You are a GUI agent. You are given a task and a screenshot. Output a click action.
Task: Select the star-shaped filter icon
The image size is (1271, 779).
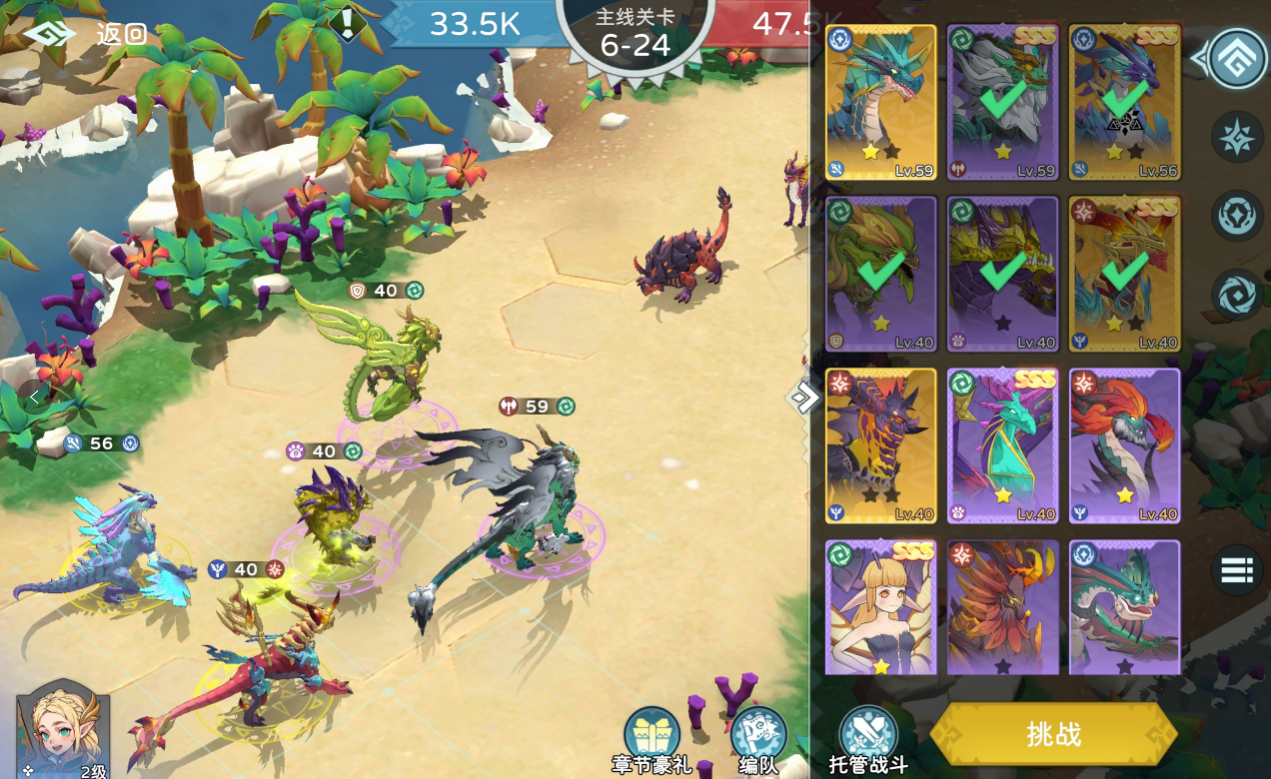1237,138
